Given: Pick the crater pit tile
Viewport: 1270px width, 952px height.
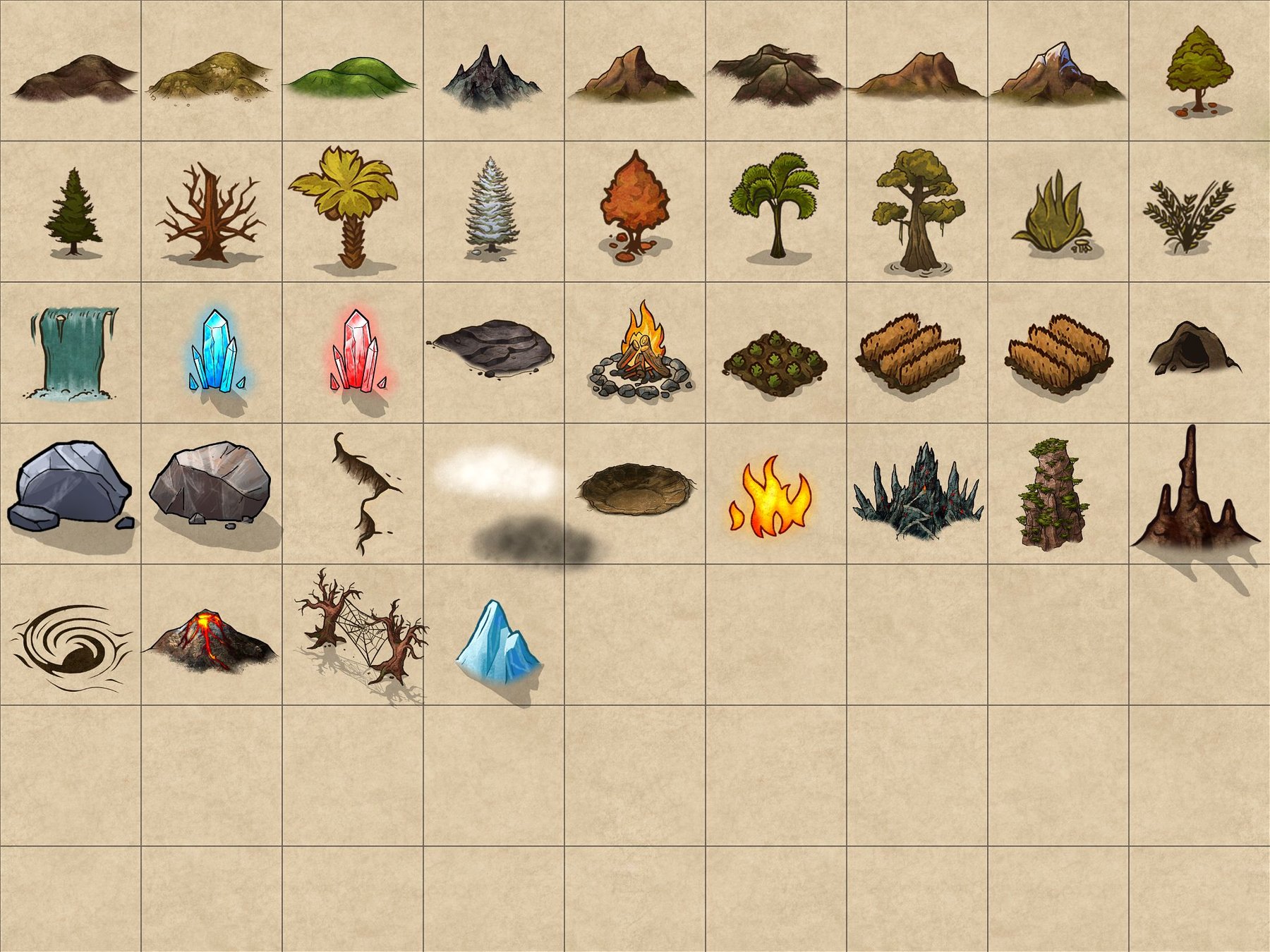Looking at the screenshot, I should point(635,488).
